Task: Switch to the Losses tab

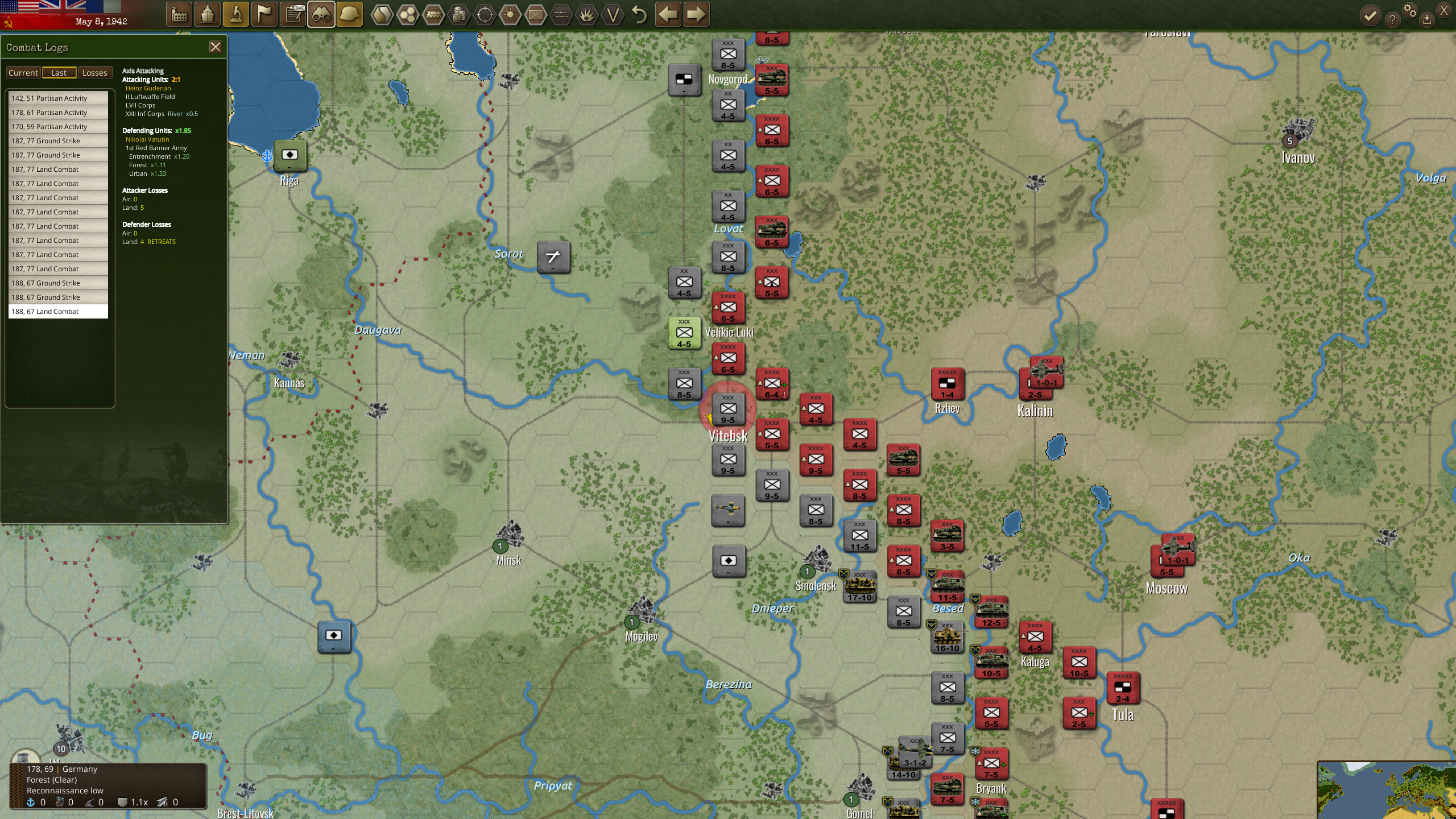Action: tap(94, 72)
